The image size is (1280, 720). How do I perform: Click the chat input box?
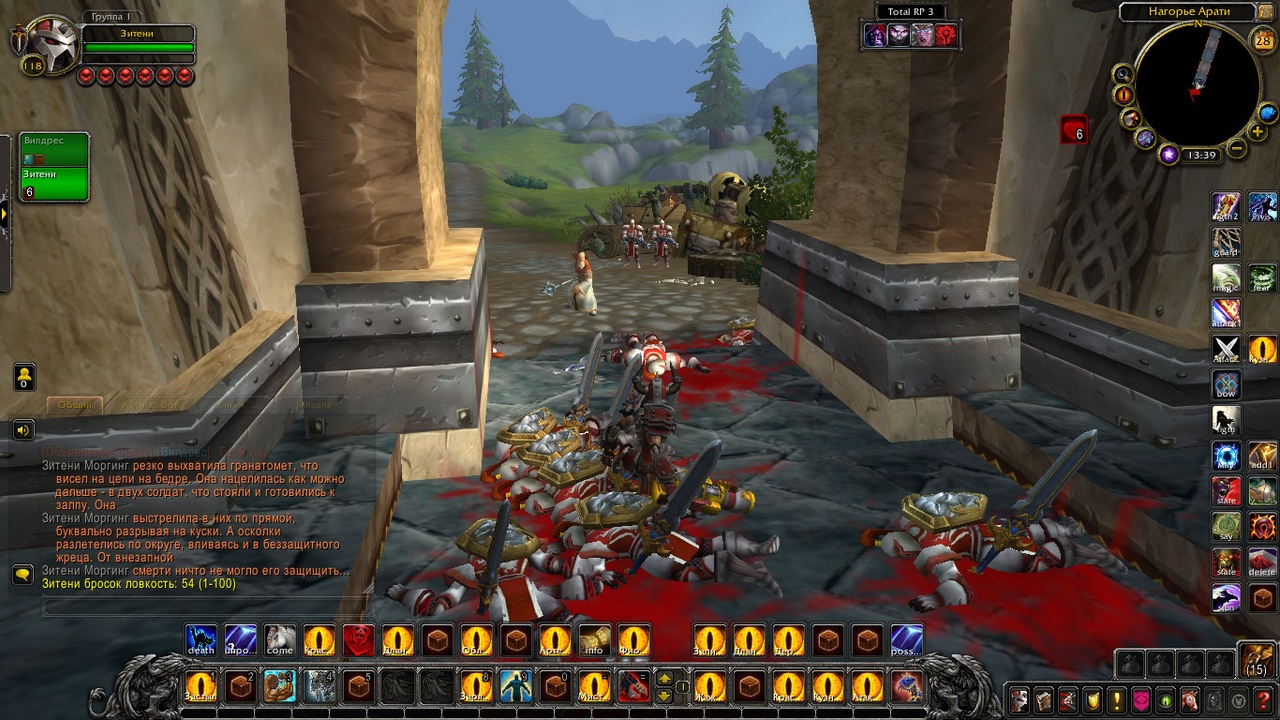pos(200,606)
